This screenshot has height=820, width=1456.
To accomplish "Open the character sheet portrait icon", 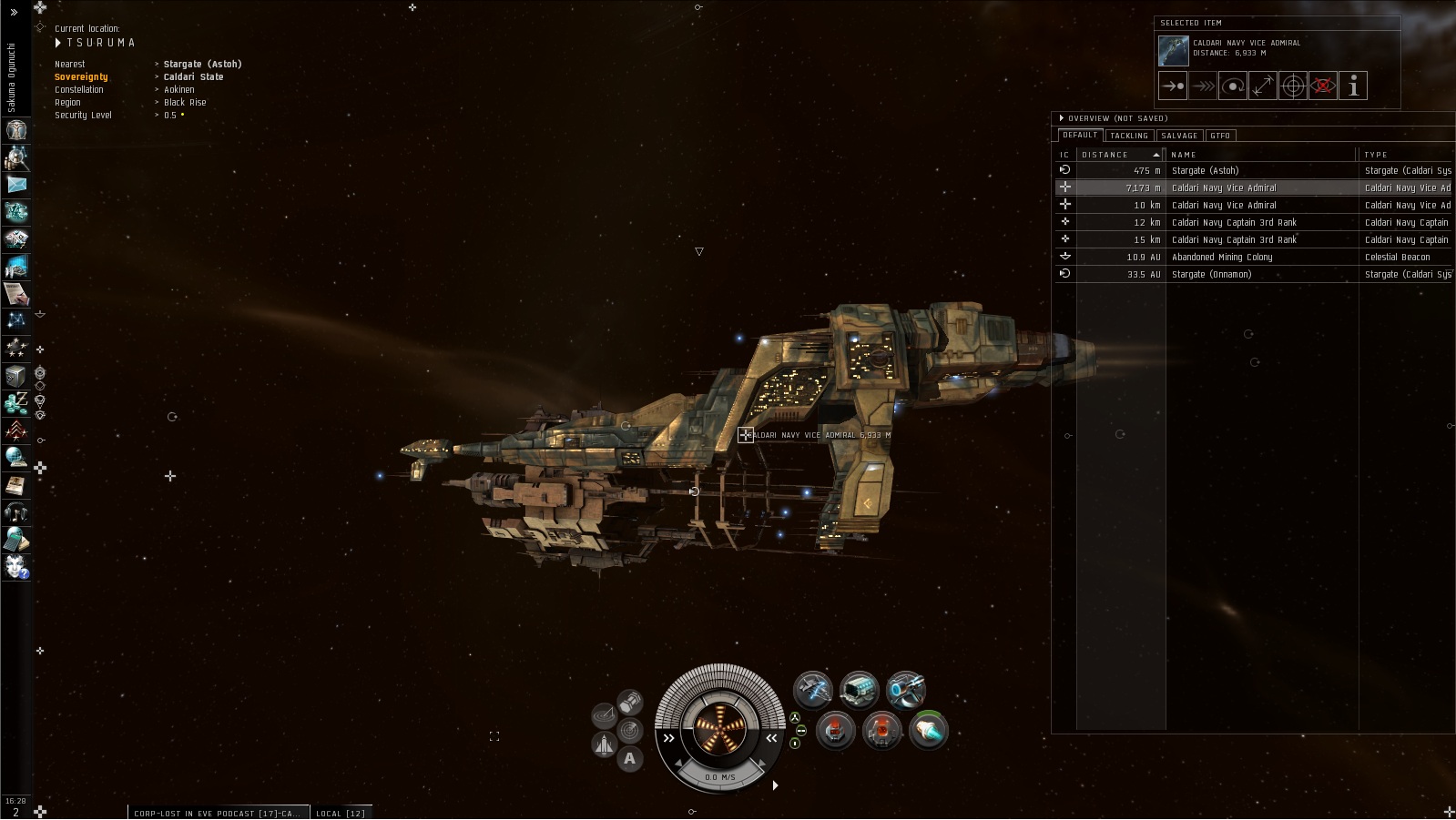I will point(16,130).
